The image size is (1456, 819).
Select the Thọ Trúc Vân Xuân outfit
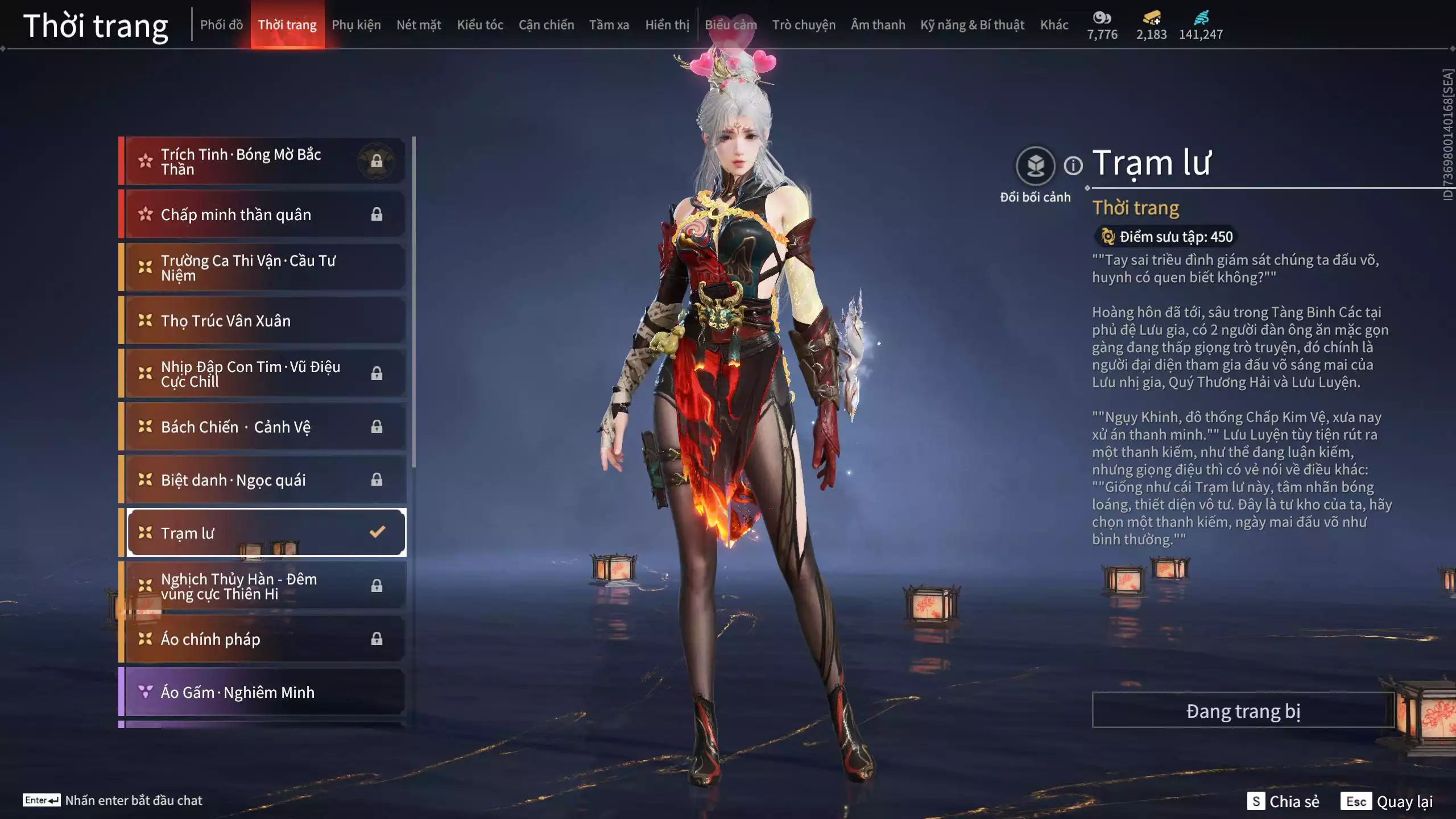point(264,321)
